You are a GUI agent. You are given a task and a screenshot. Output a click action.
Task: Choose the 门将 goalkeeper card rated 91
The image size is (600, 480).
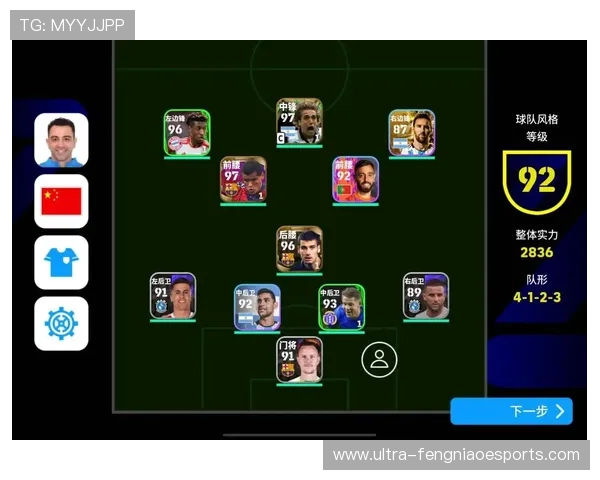[300, 360]
